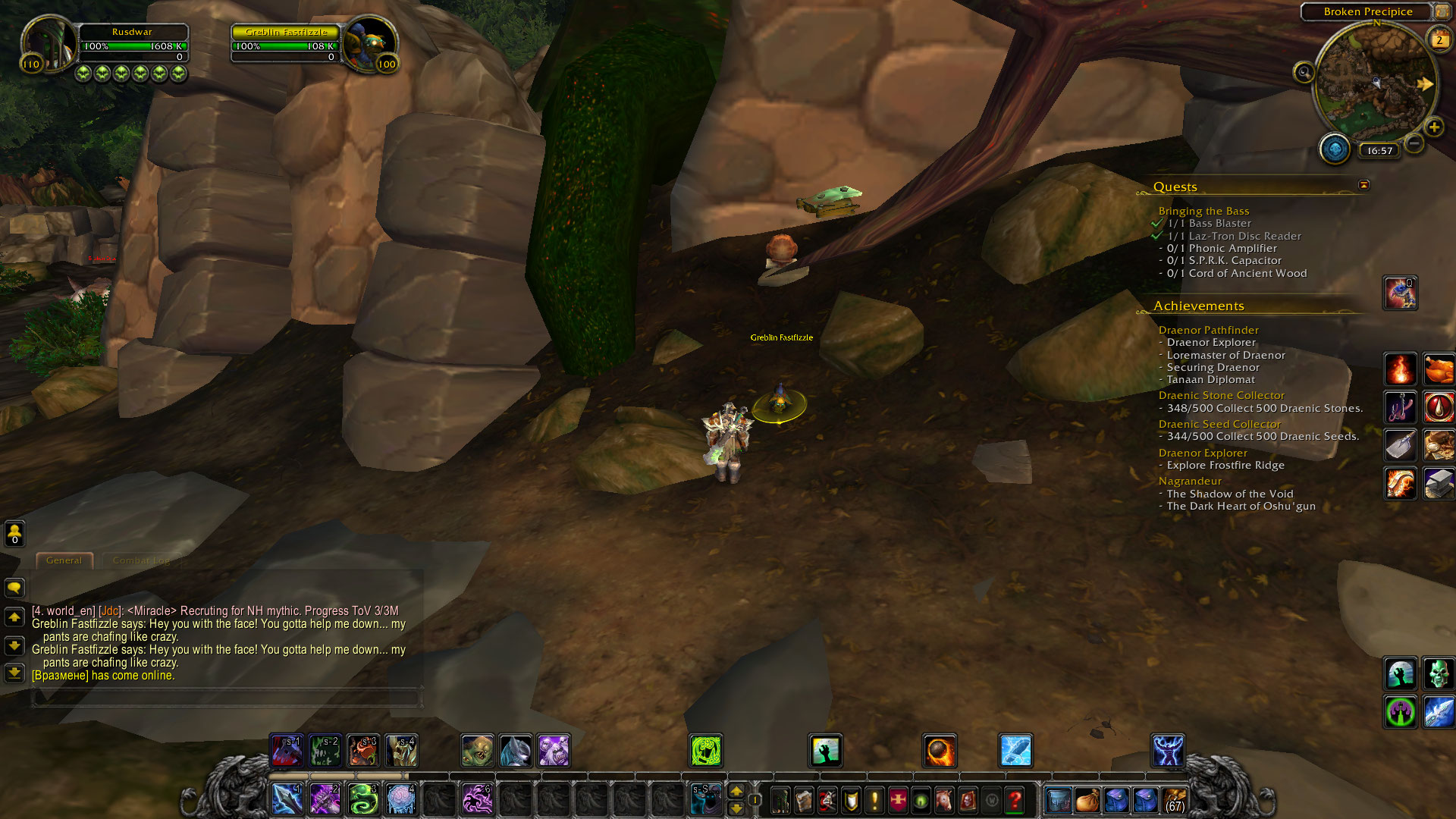The image size is (1456, 819).
Task: Click the Rusdwar player portrait
Action: [49, 44]
